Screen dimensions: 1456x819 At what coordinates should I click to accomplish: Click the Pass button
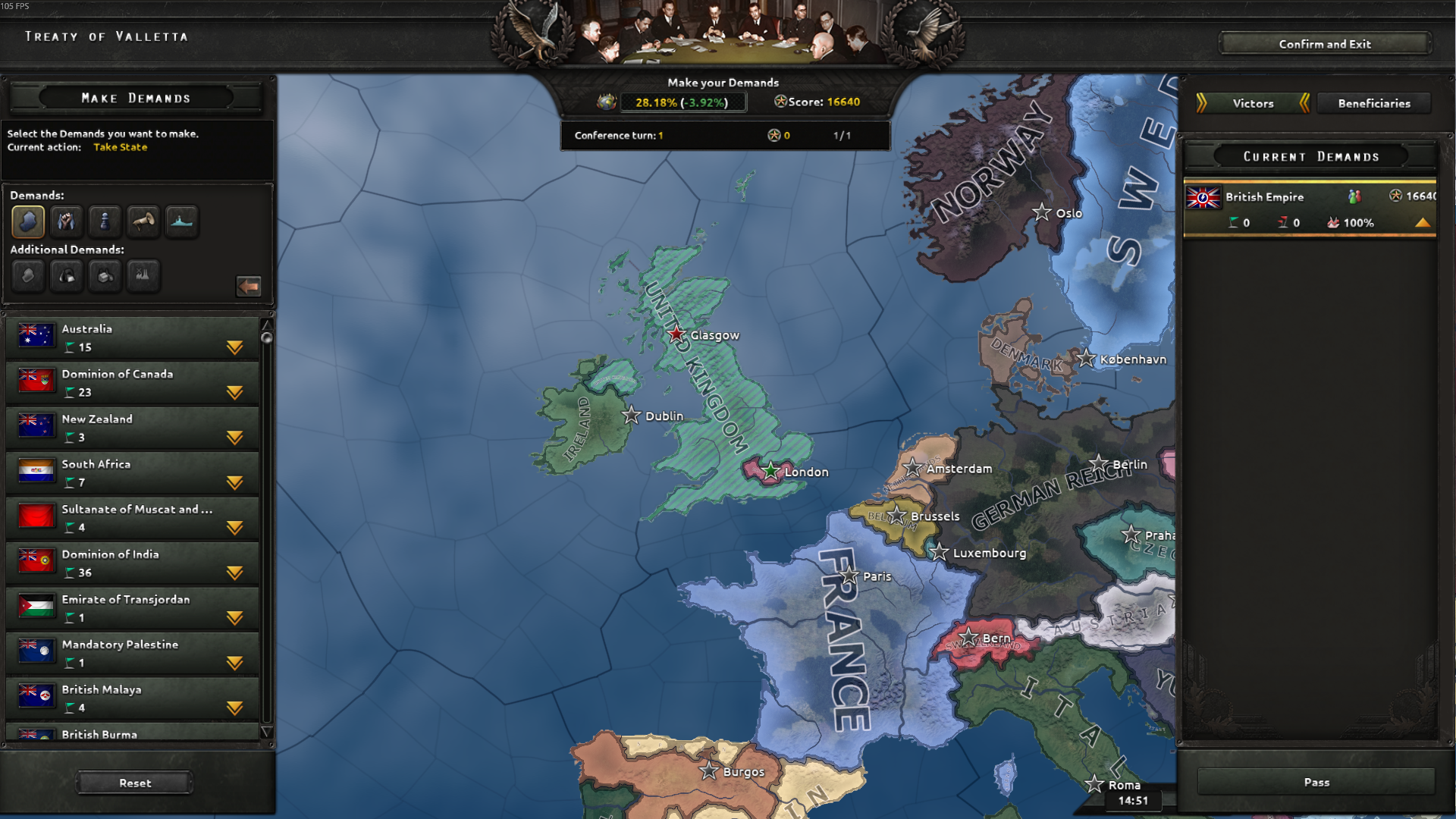click(x=1317, y=782)
